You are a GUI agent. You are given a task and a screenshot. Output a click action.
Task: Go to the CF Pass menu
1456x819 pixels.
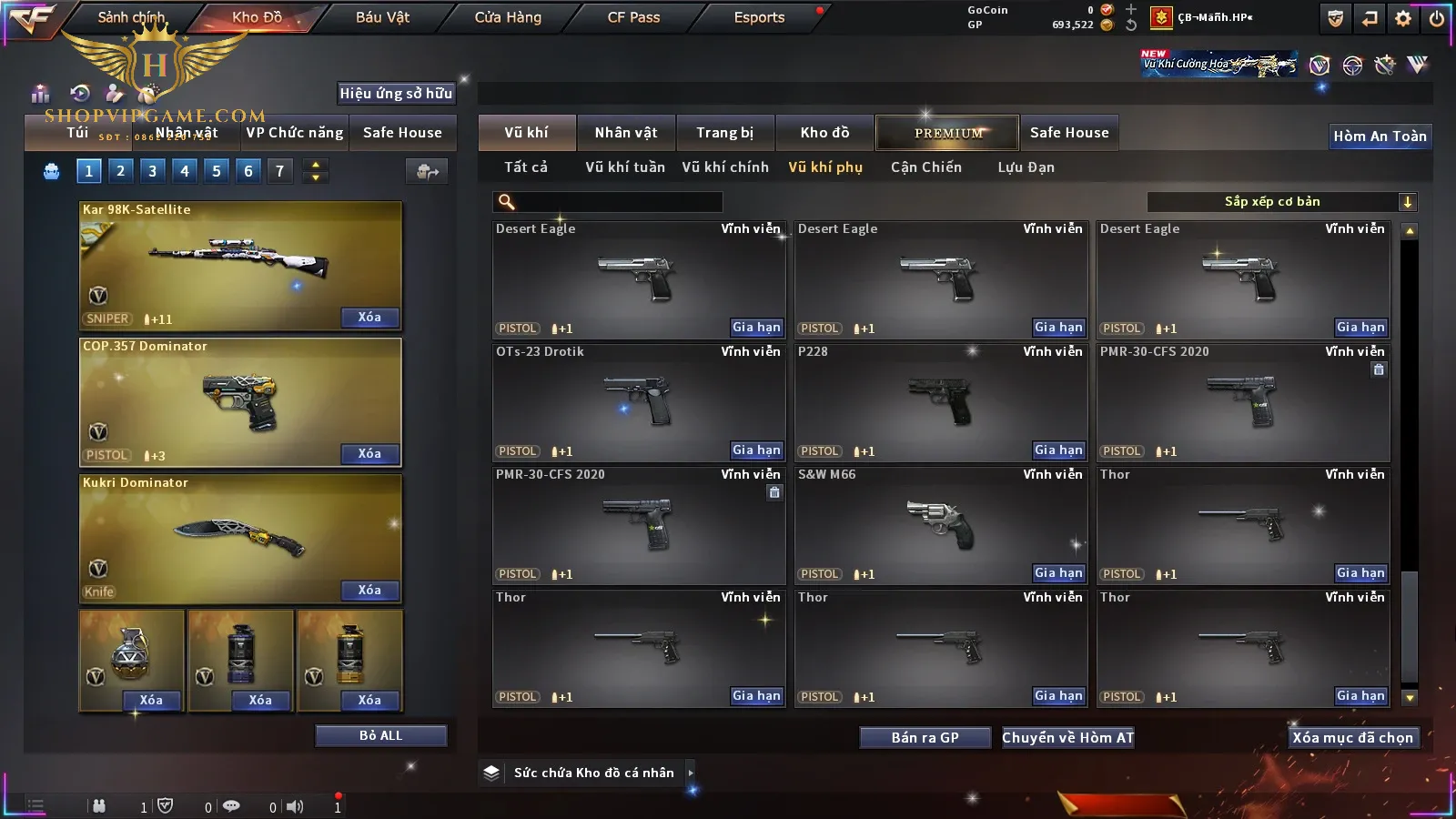[633, 17]
